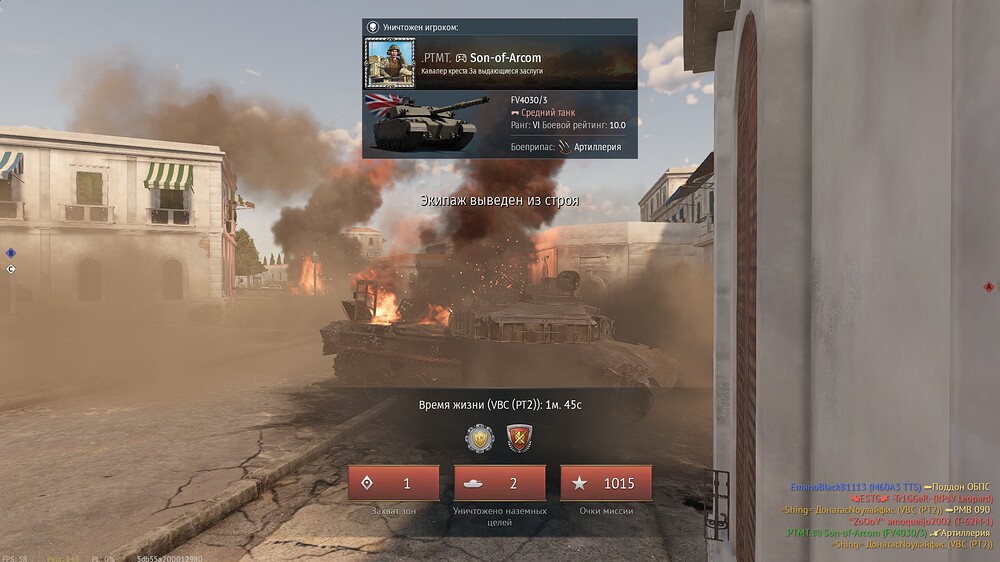Select player name Son-of-Arcom in killer card
Viewport: 1000px width, 562px height.
505,58
